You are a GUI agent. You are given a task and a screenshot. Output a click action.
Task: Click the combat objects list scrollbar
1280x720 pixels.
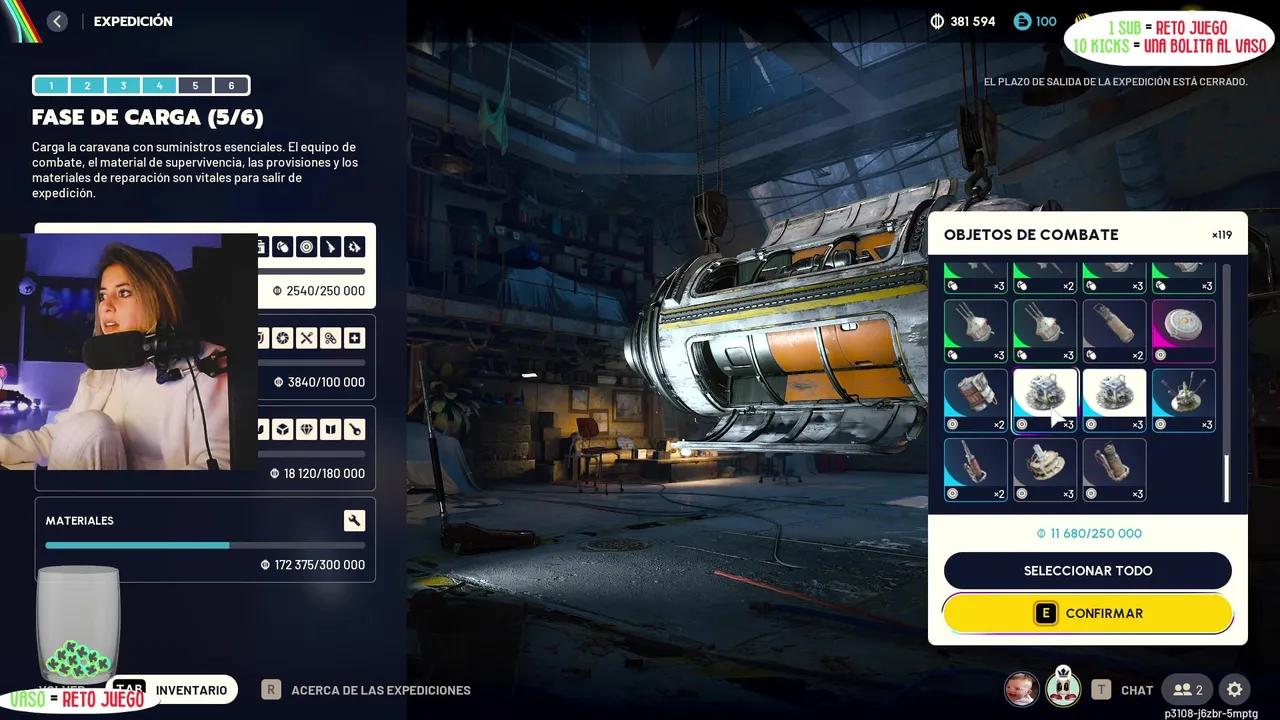pos(1227,478)
